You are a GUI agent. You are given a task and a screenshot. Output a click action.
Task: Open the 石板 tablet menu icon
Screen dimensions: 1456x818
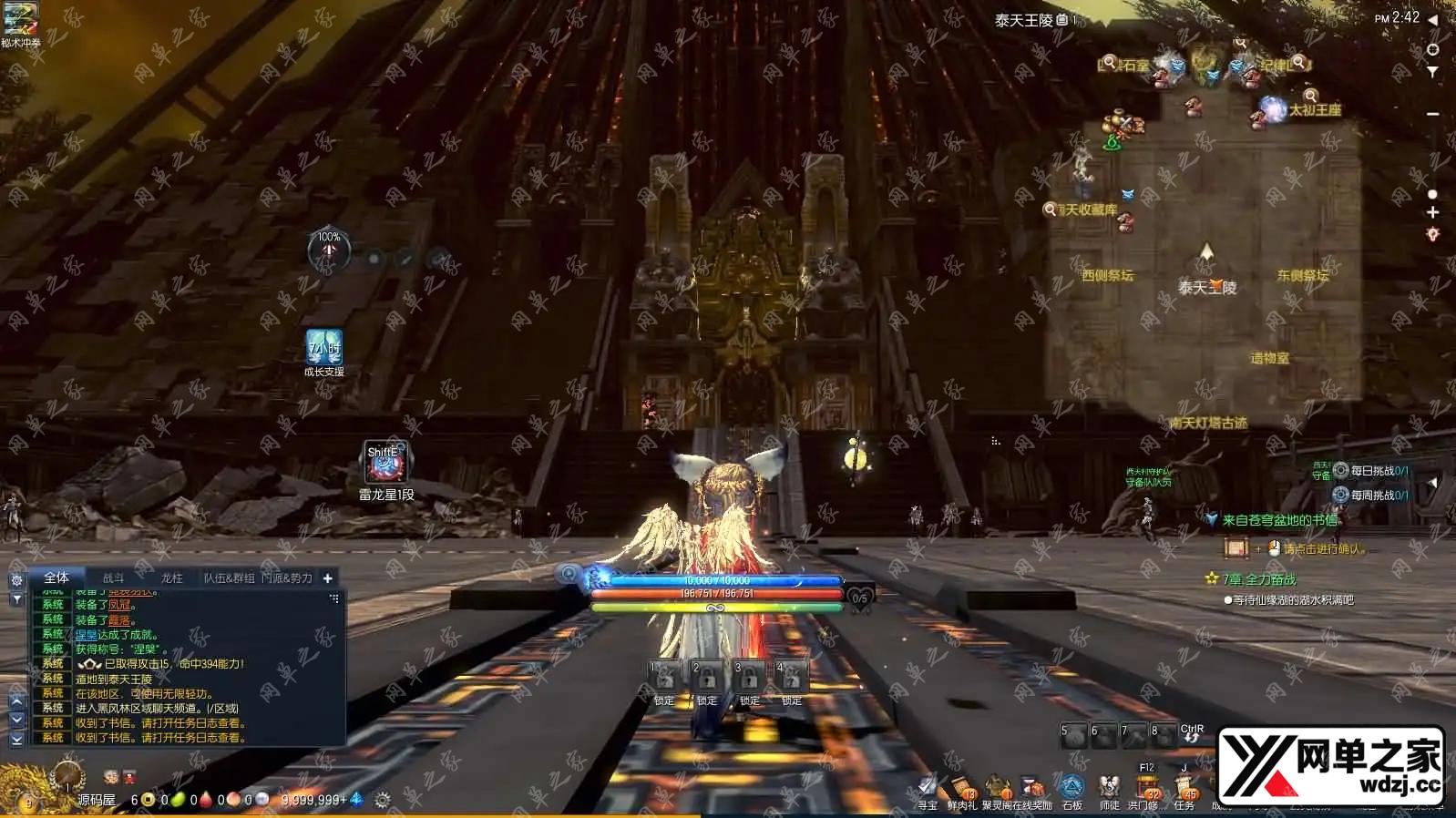[x=1072, y=789]
